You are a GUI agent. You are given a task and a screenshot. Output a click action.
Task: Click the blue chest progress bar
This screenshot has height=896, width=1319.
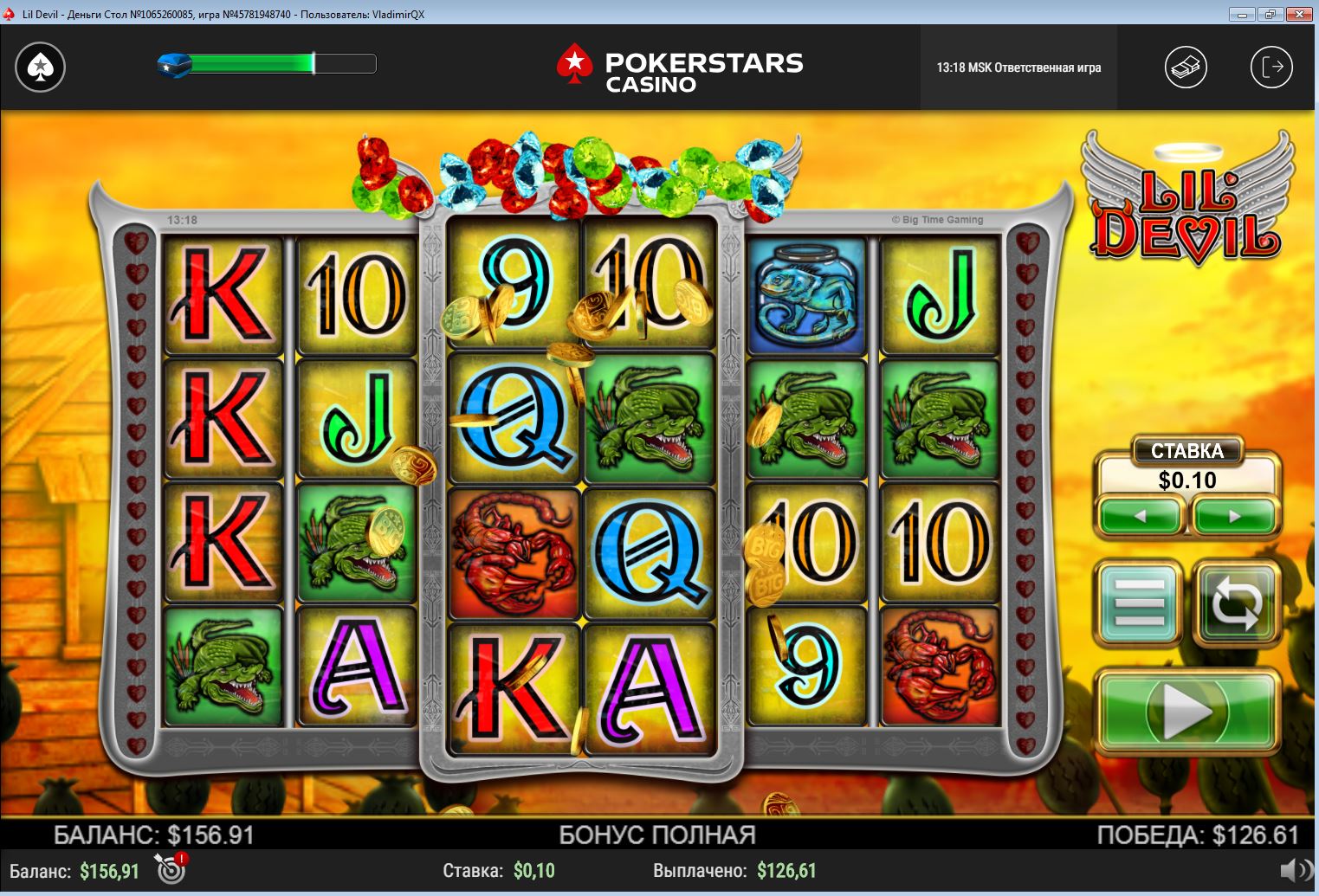268,63
